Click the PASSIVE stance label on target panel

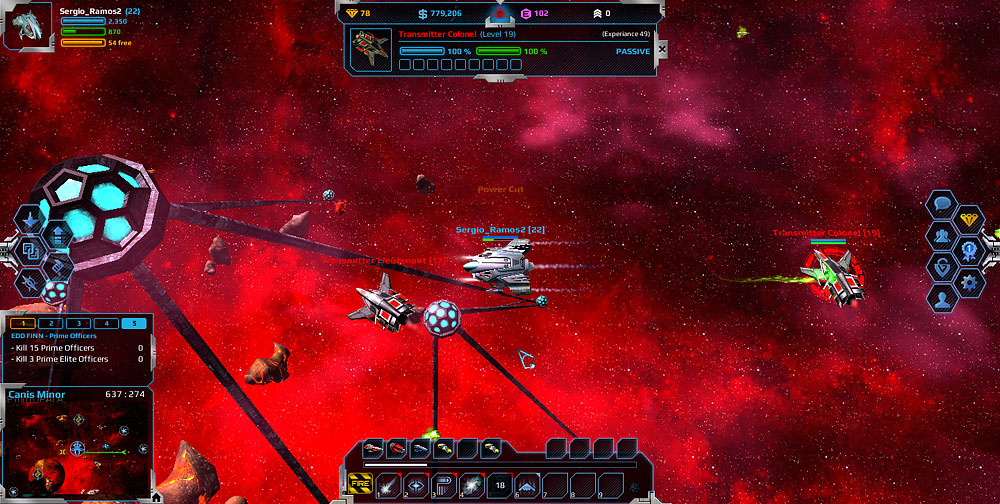tap(632, 51)
